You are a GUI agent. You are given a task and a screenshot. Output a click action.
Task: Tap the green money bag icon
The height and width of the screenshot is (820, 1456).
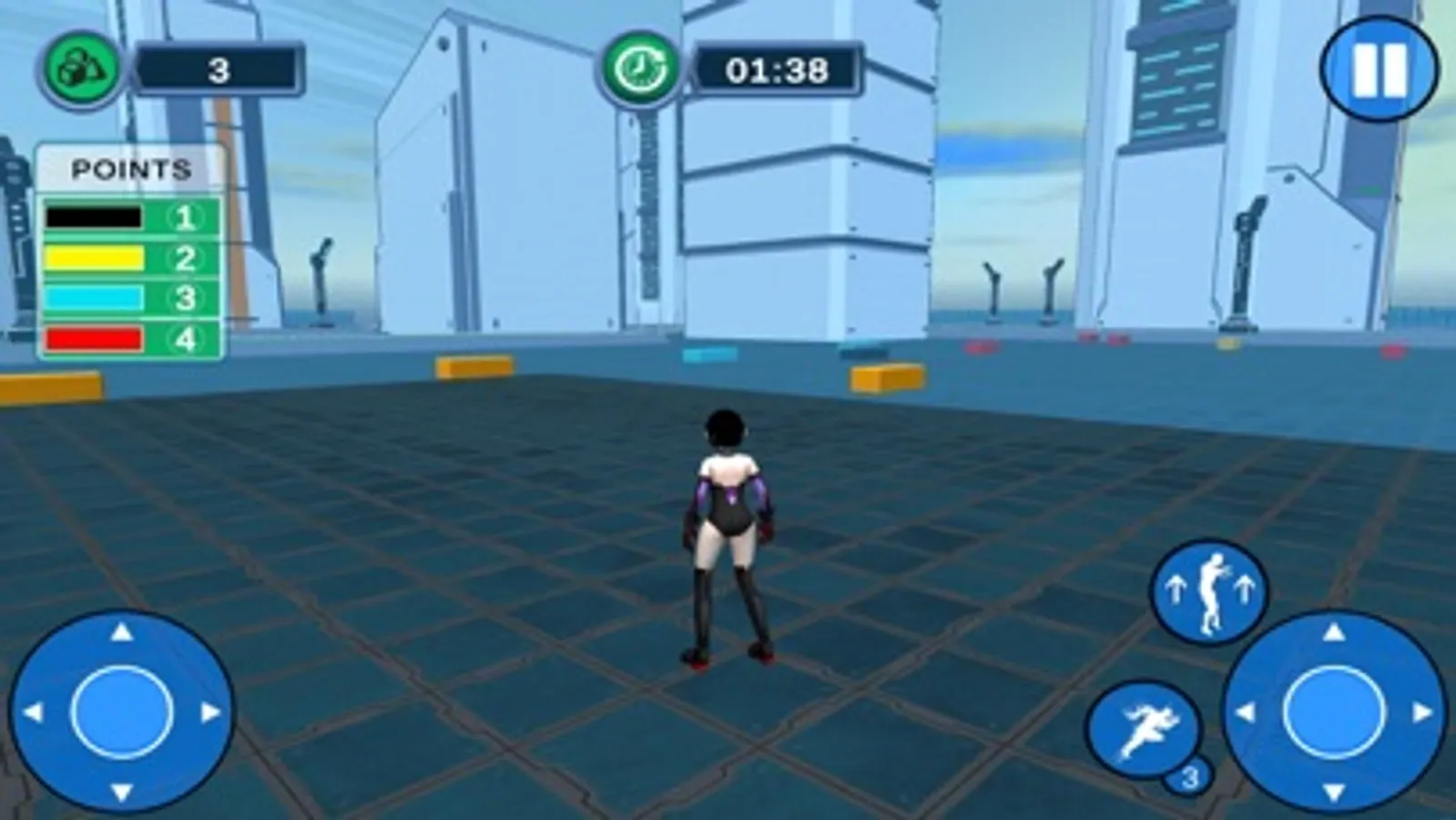coord(80,66)
